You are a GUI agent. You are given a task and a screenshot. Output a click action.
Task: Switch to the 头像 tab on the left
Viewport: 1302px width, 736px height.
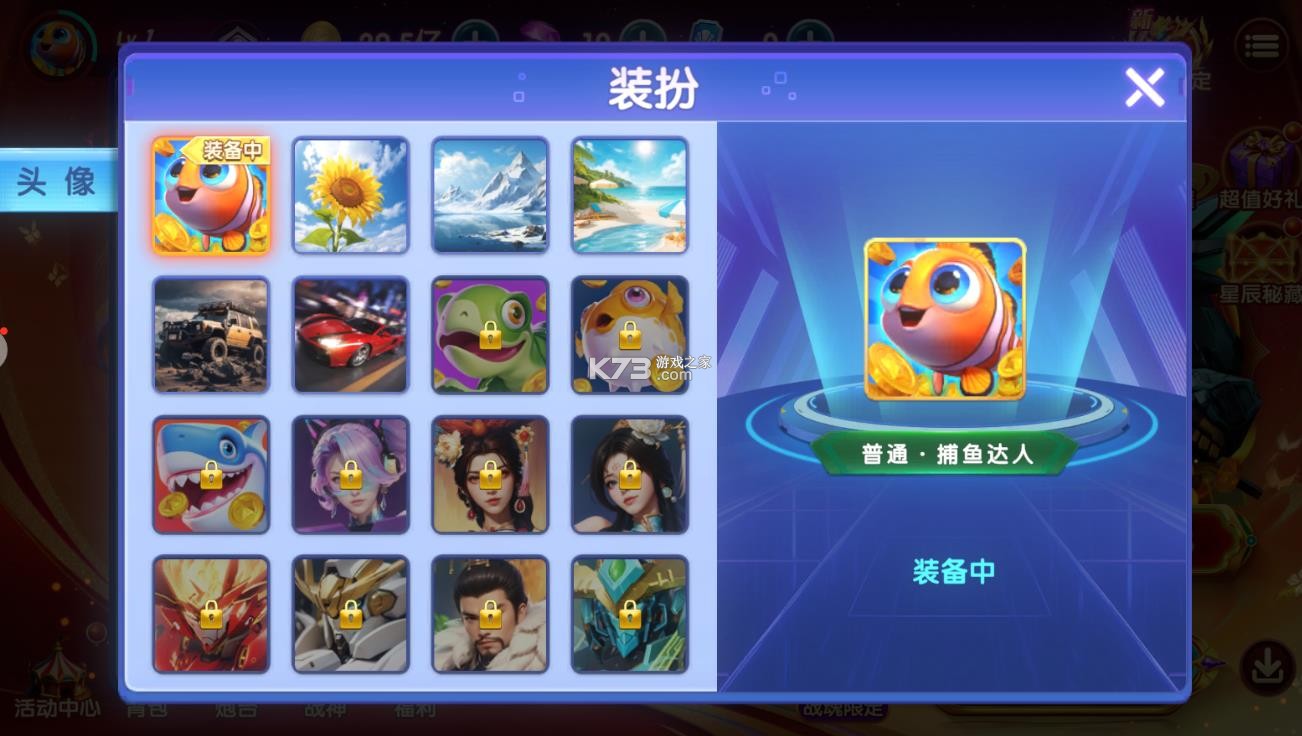[55, 182]
